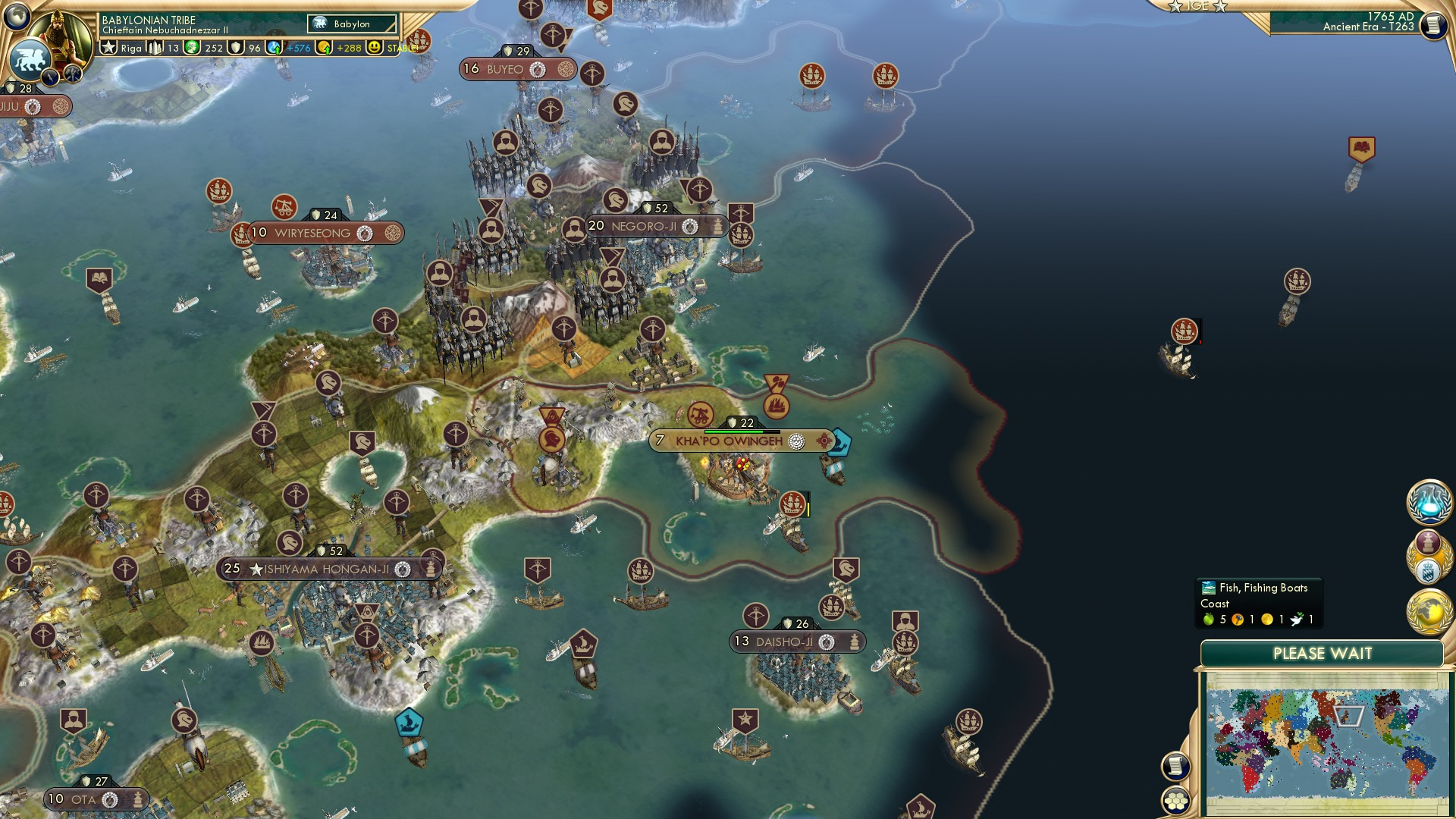Open the science notifications flask icon
The width and height of the screenshot is (1456, 819).
tap(1429, 502)
